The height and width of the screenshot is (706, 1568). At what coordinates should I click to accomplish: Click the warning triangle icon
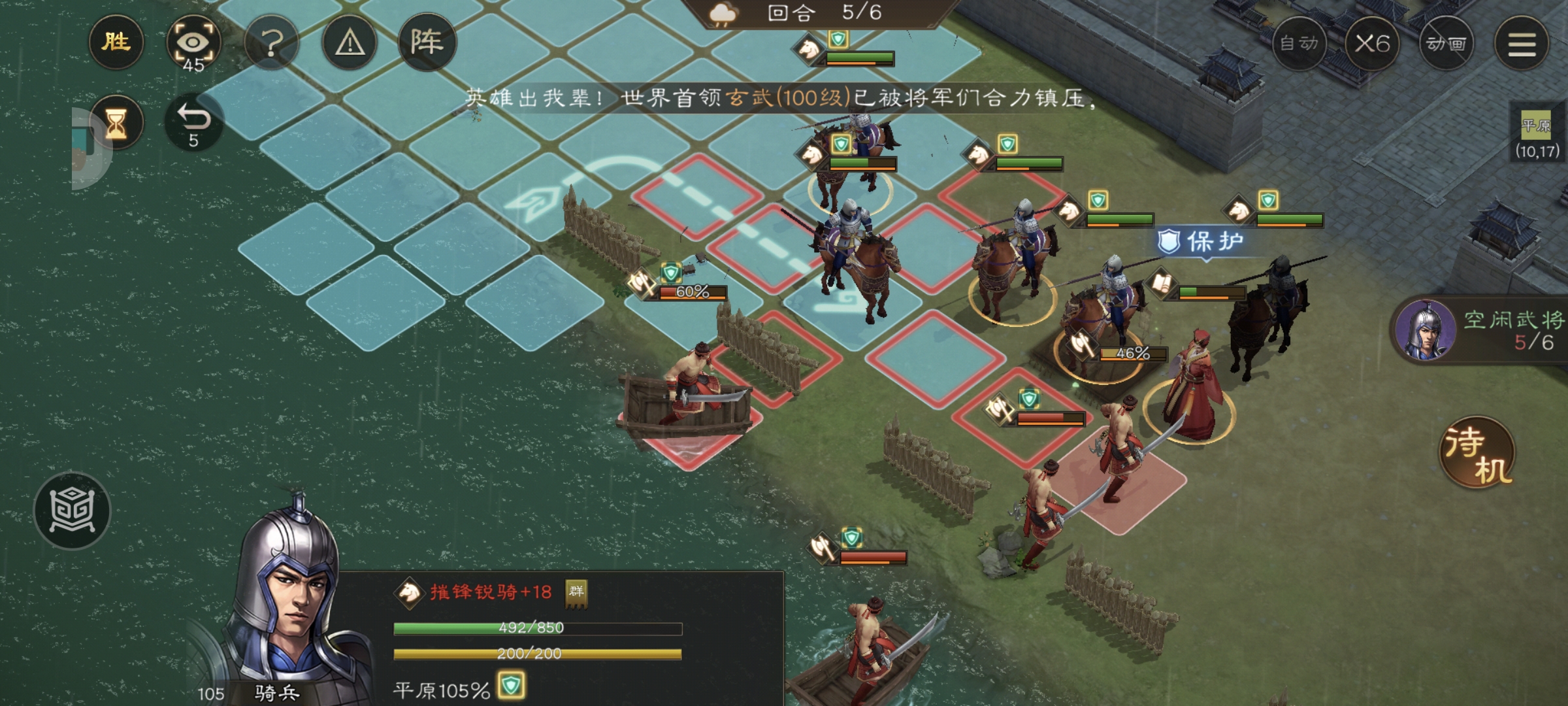(x=350, y=43)
